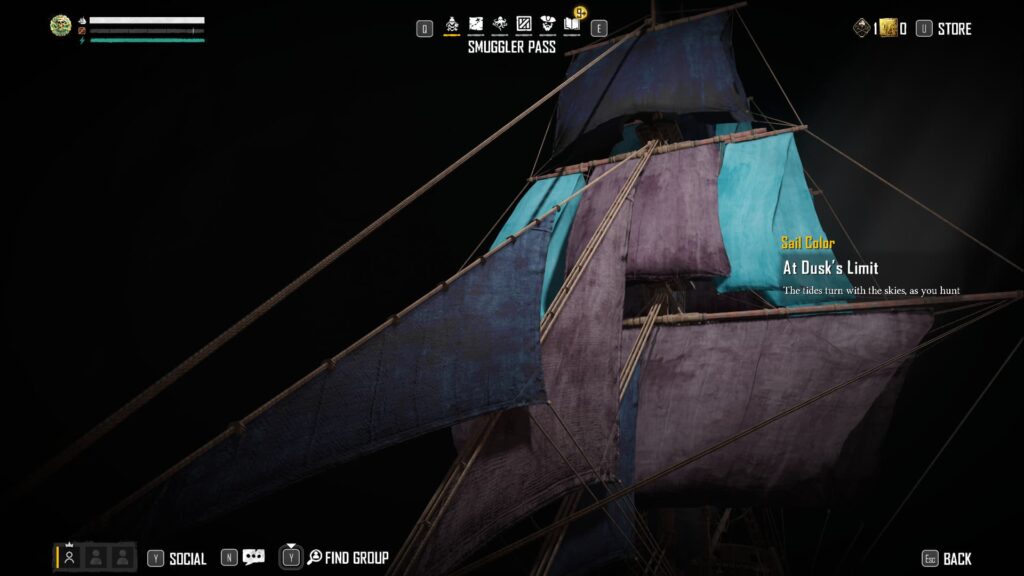This screenshot has width=1024, height=576.
Task: Select the crowned party leader slot
Action: click(x=70, y=557)
